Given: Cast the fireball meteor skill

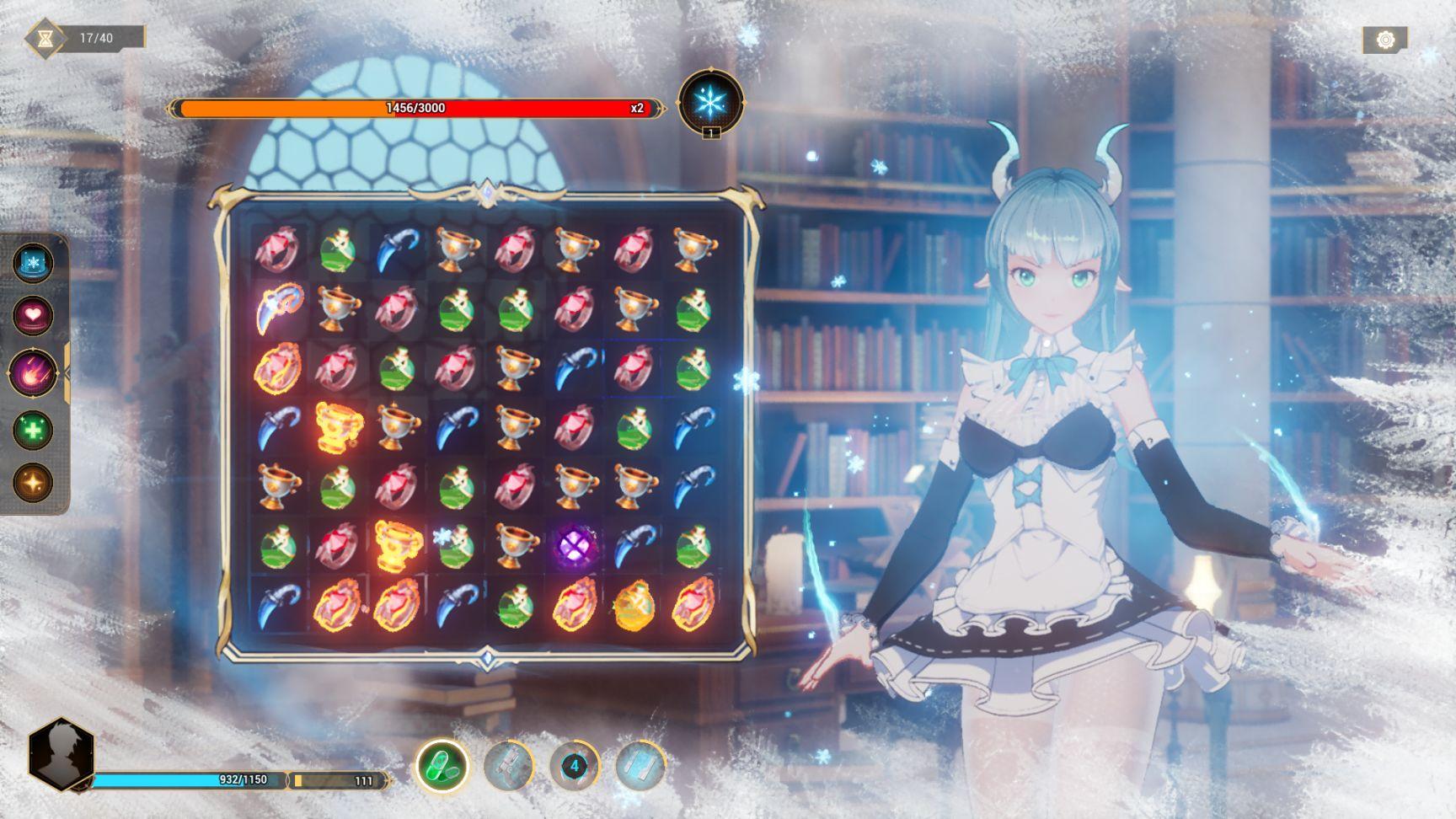Looking at the screenshot, I should pyautogui.click(x=34, y=373).
